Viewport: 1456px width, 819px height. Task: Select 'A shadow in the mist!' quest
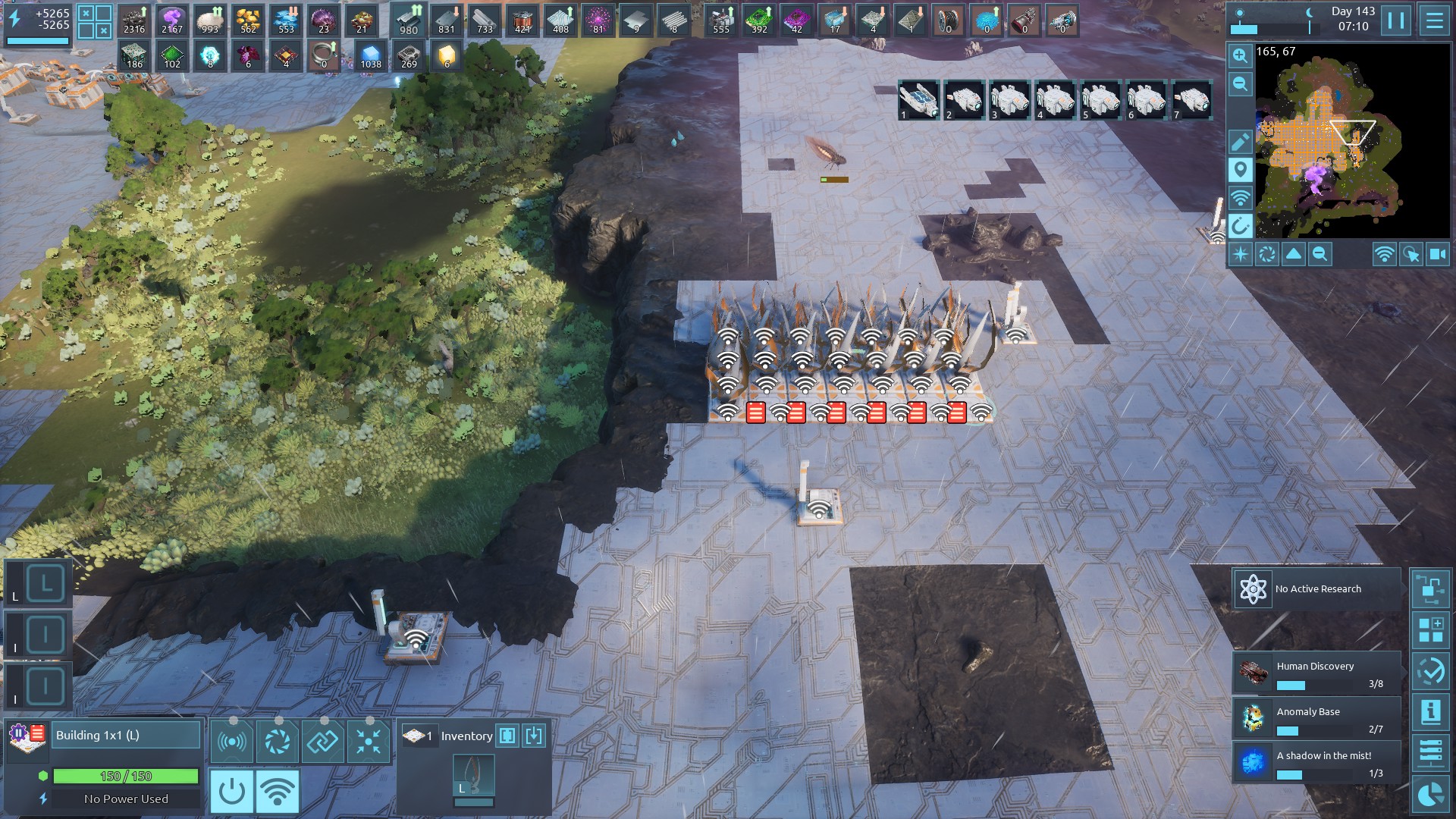coord(1316,763)
